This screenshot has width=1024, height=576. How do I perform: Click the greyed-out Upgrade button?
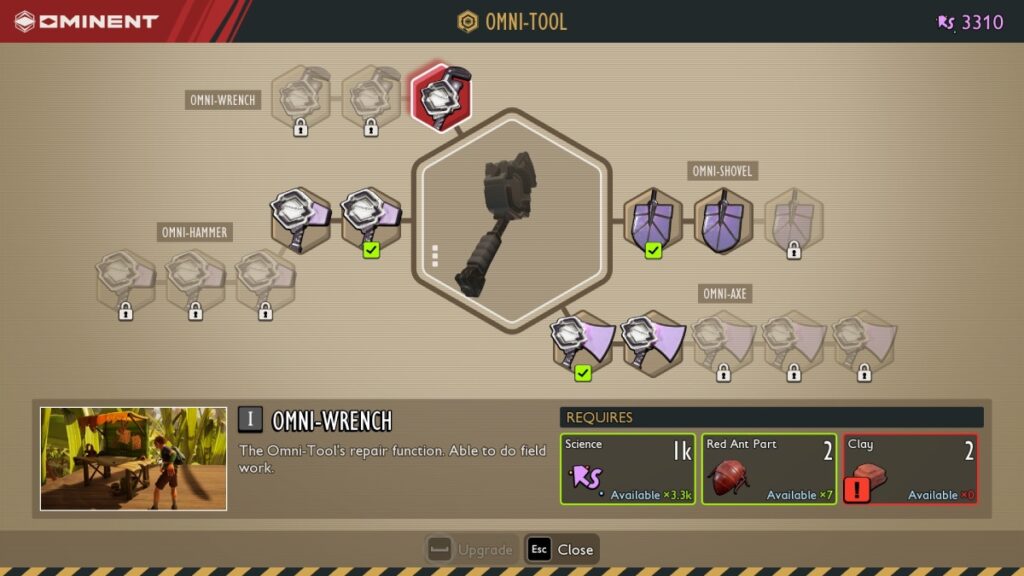coord(470,549)
